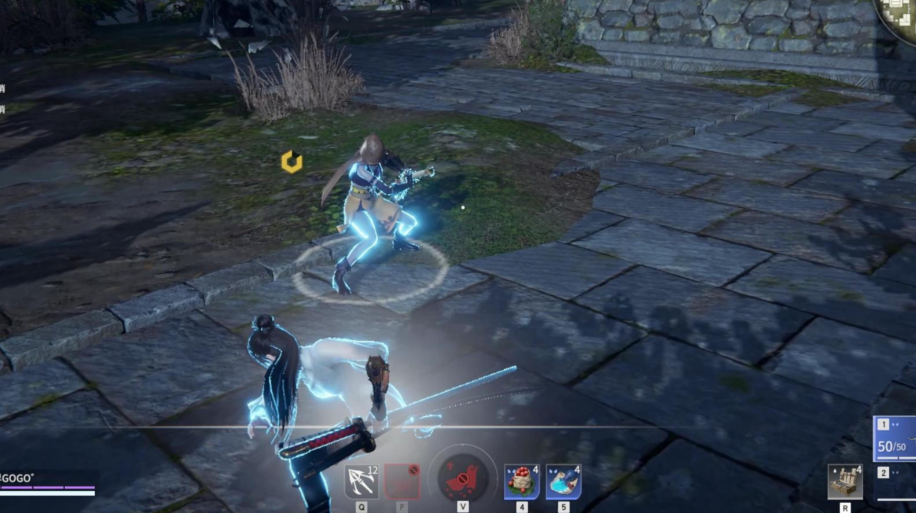The image size is (916, 513).
Task: Trigger the red circular ultimate ability
Action: pyautogui.click(x=462, y=478)
